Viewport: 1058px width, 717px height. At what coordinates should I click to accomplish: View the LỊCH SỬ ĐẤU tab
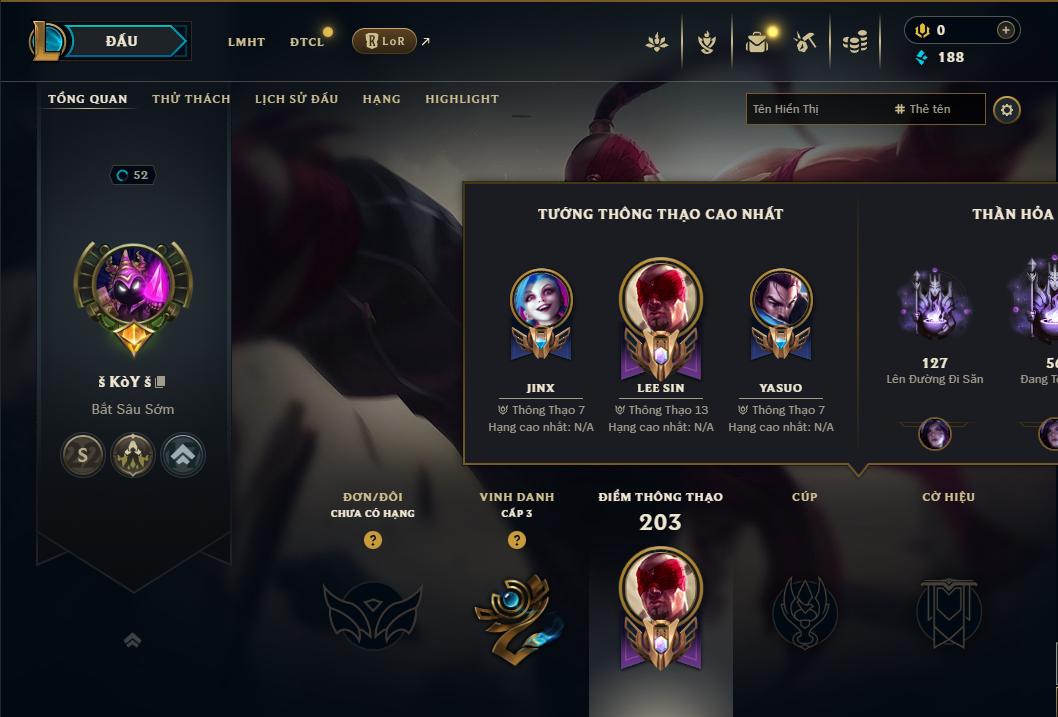296,99
